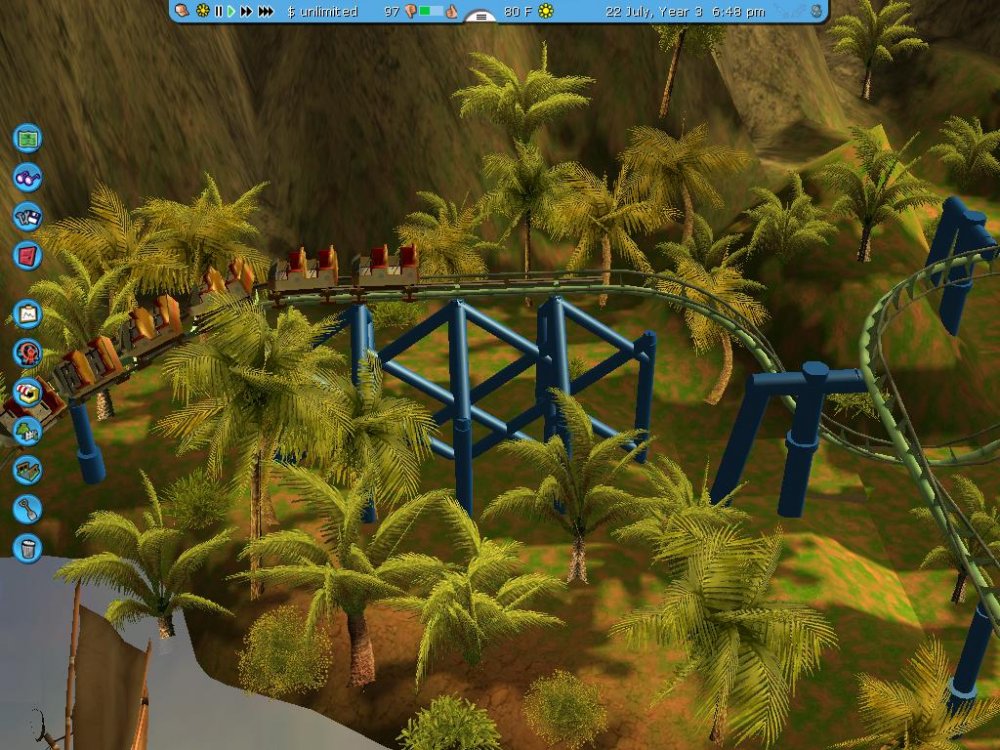Screen dimensions: 1000x750
Task: Expand the top status bar handle
Action: click(x=481, y=17)
